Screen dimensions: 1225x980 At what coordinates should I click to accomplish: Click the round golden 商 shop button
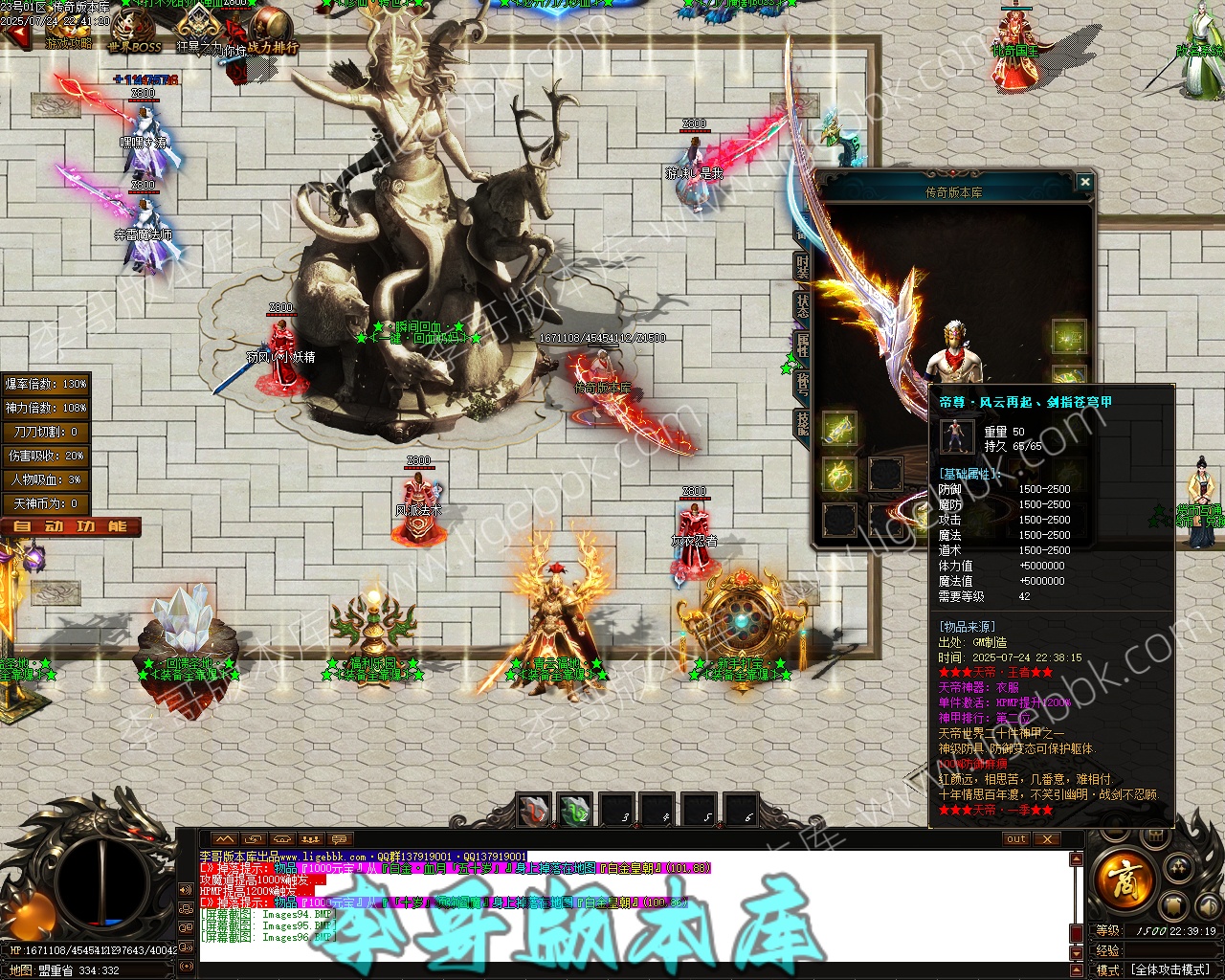tap(1122, 876)
